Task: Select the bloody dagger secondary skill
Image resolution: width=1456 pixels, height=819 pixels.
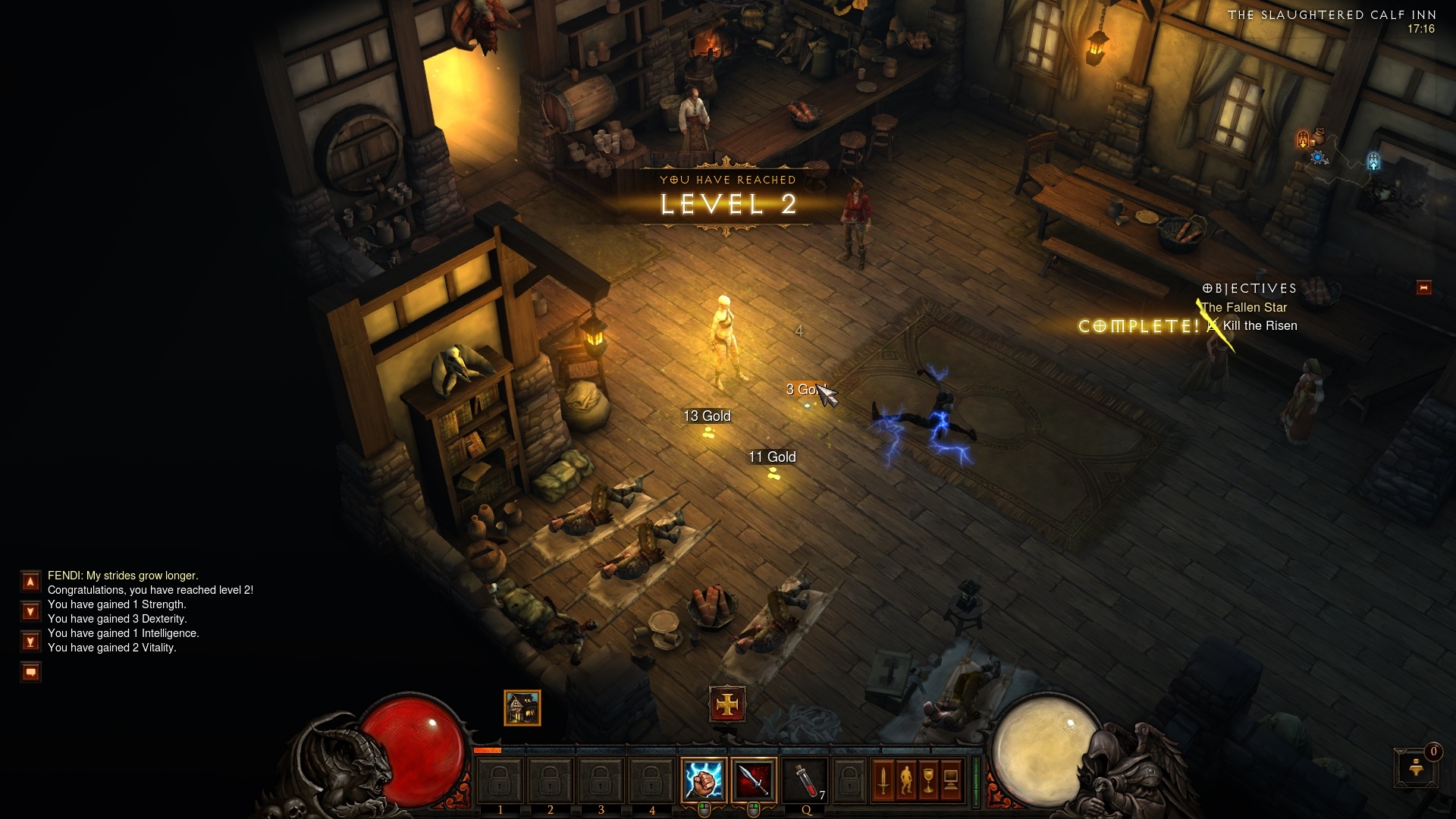Action: [754, 780]
